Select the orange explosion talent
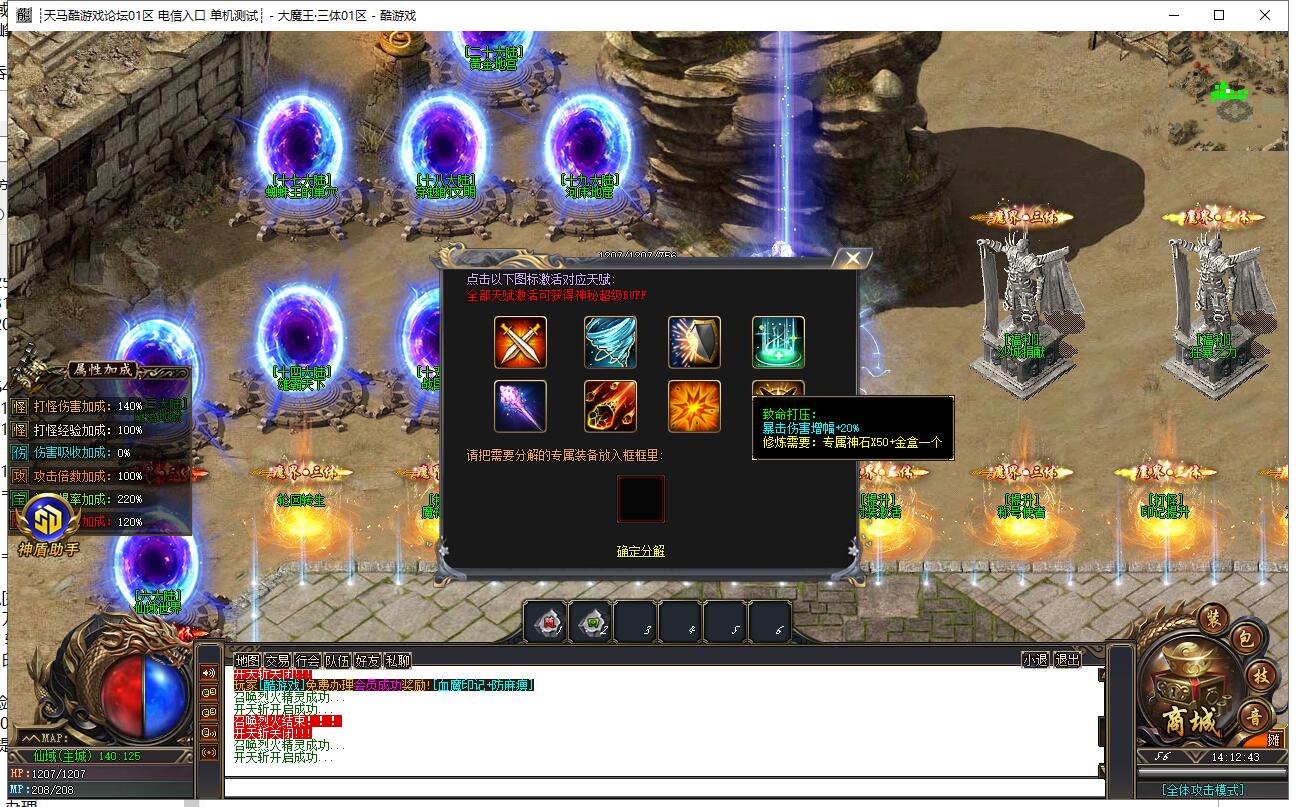1296x807 pixels. pos(694,406)
